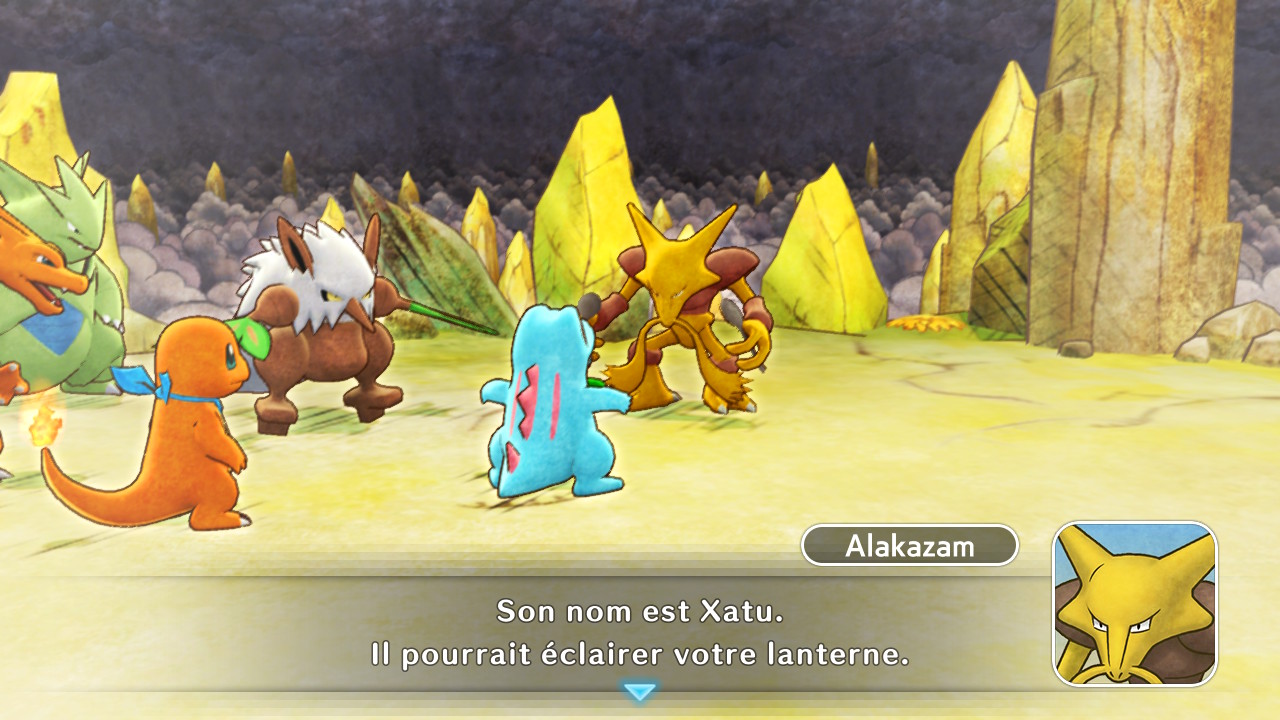Screen dimensions: 1280x720
Task: Advance dialogue with the blue arrow
Action: point(639,691)
